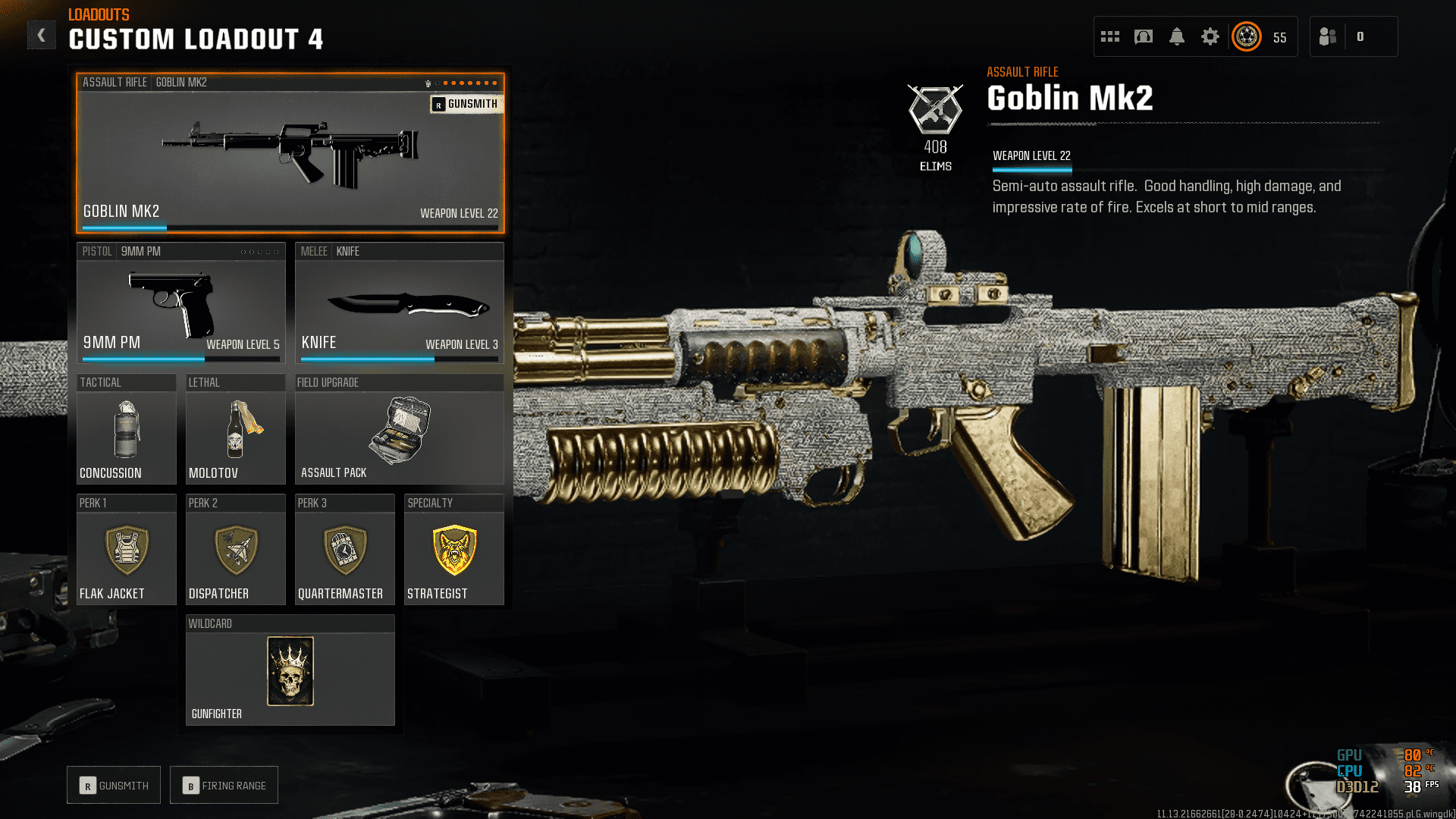This screenshot has width=1456, height=819.
Task: Select the Quartermaster perk slot
Action: [x=344, y=551]
